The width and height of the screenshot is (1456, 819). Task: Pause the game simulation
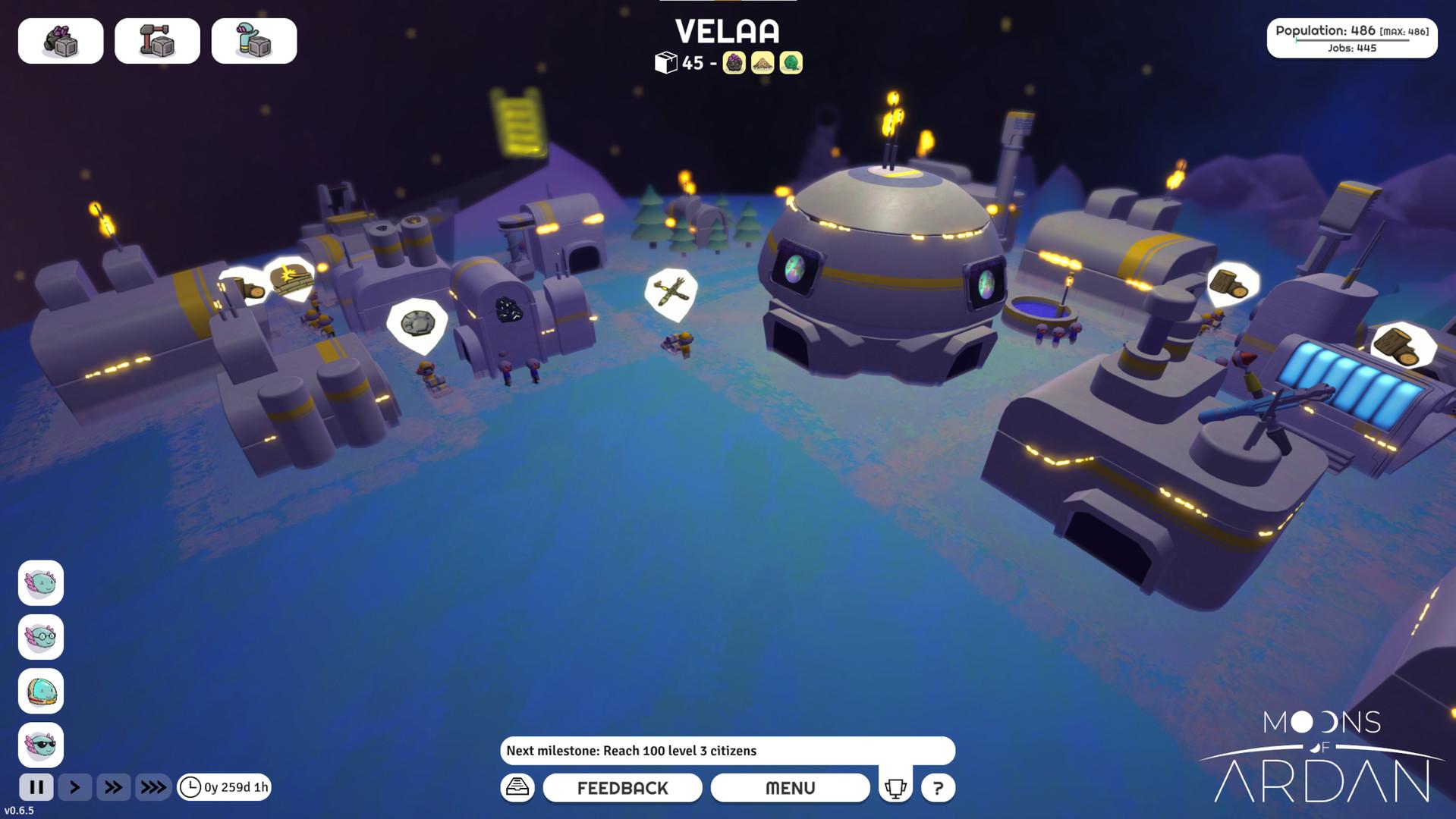click(36, 787)
